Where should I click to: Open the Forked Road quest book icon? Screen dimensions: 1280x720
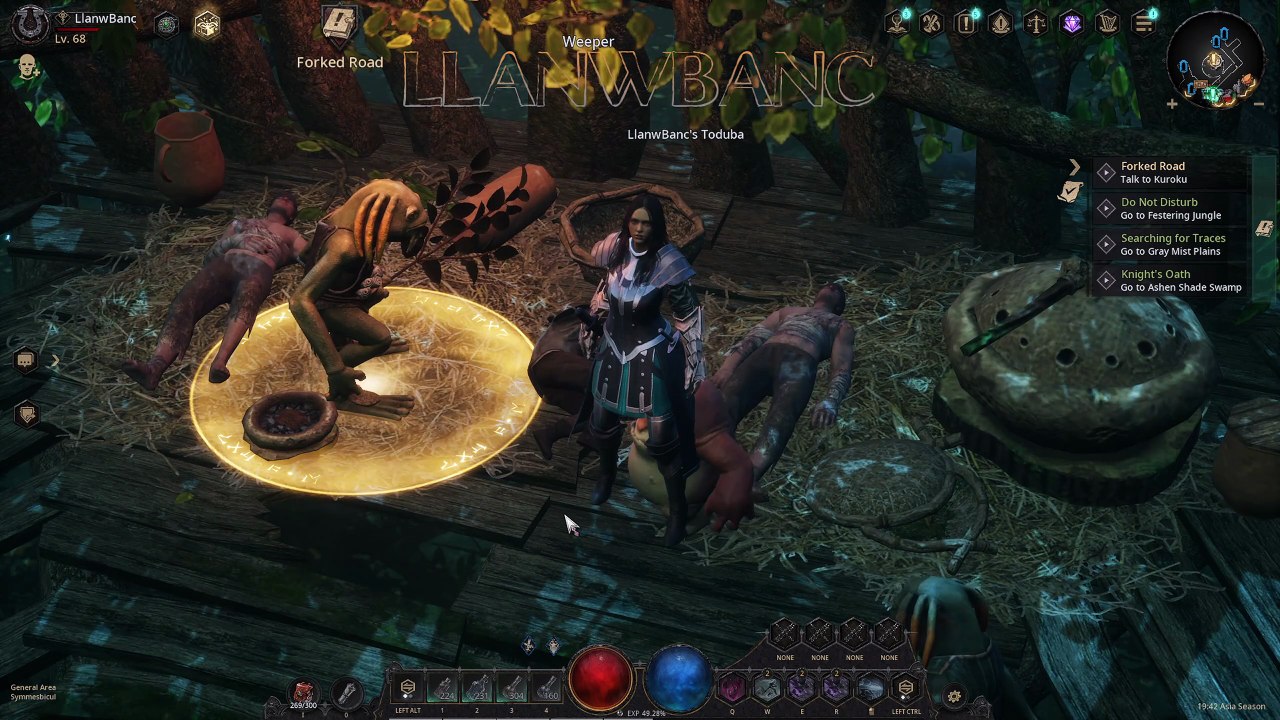tap(340, 24)
